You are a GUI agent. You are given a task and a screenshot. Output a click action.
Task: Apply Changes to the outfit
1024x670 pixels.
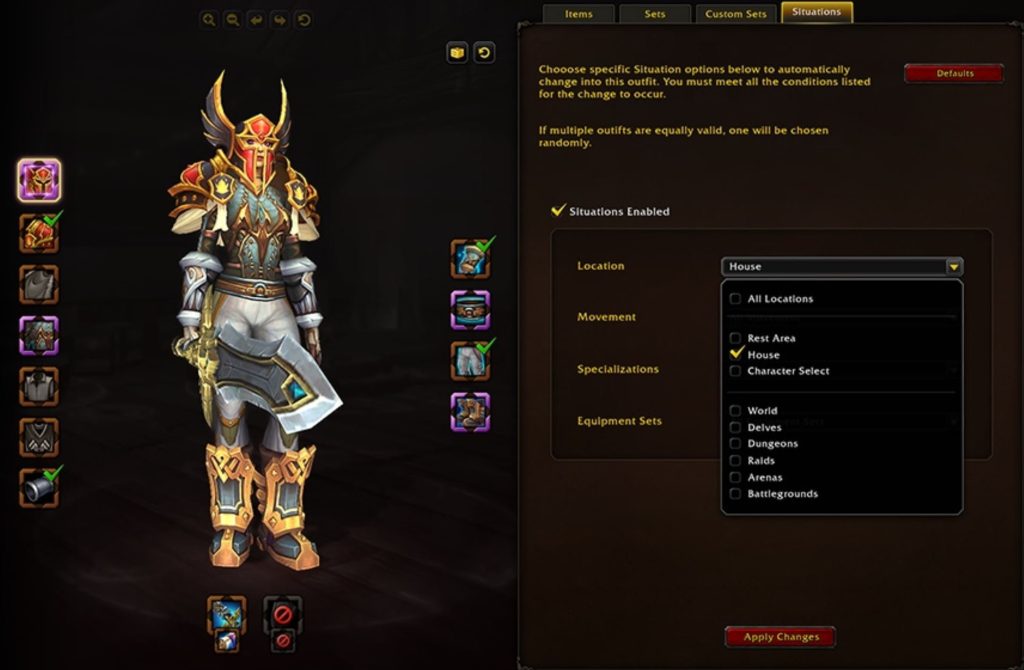780,637
